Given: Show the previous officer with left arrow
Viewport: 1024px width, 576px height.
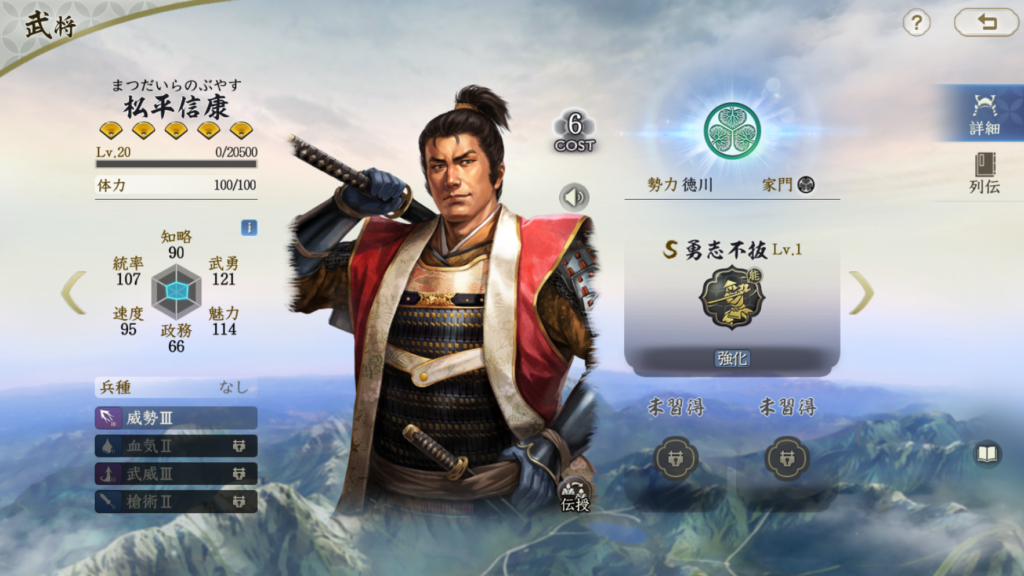Looking at the screenshot, I should click(73, 292).
